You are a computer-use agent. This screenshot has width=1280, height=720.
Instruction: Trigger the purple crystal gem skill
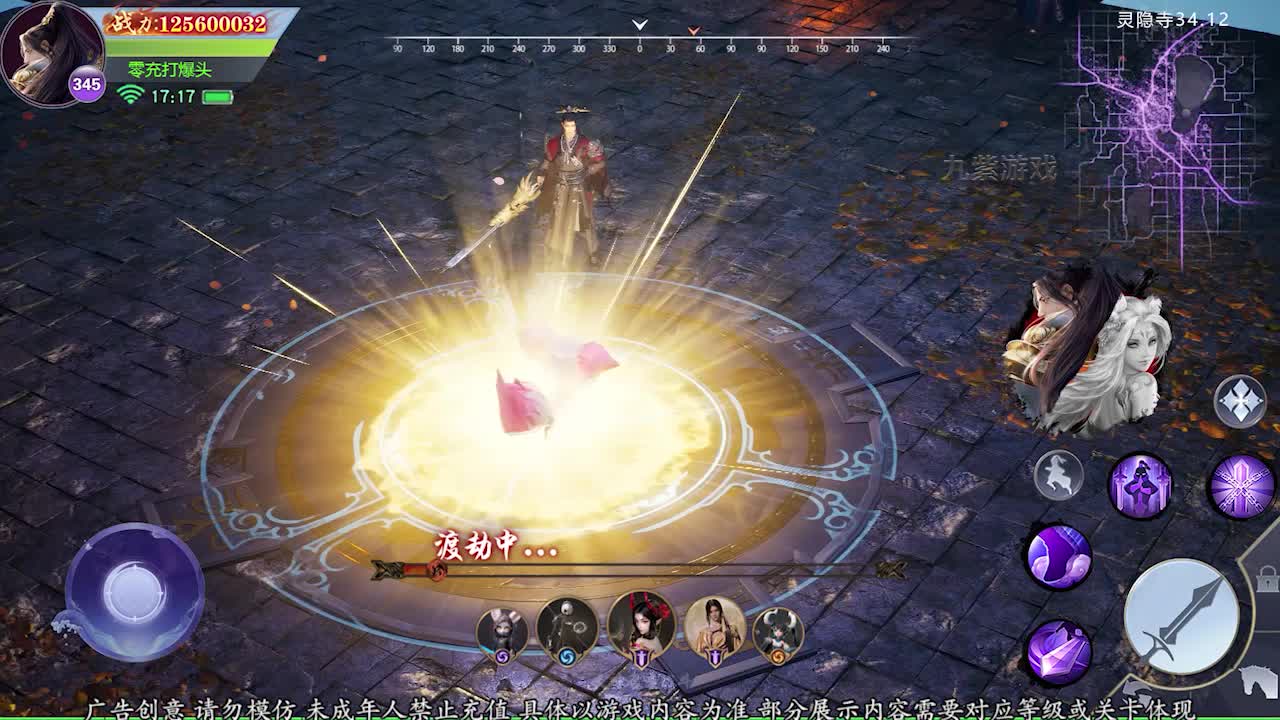(1058, 652)
